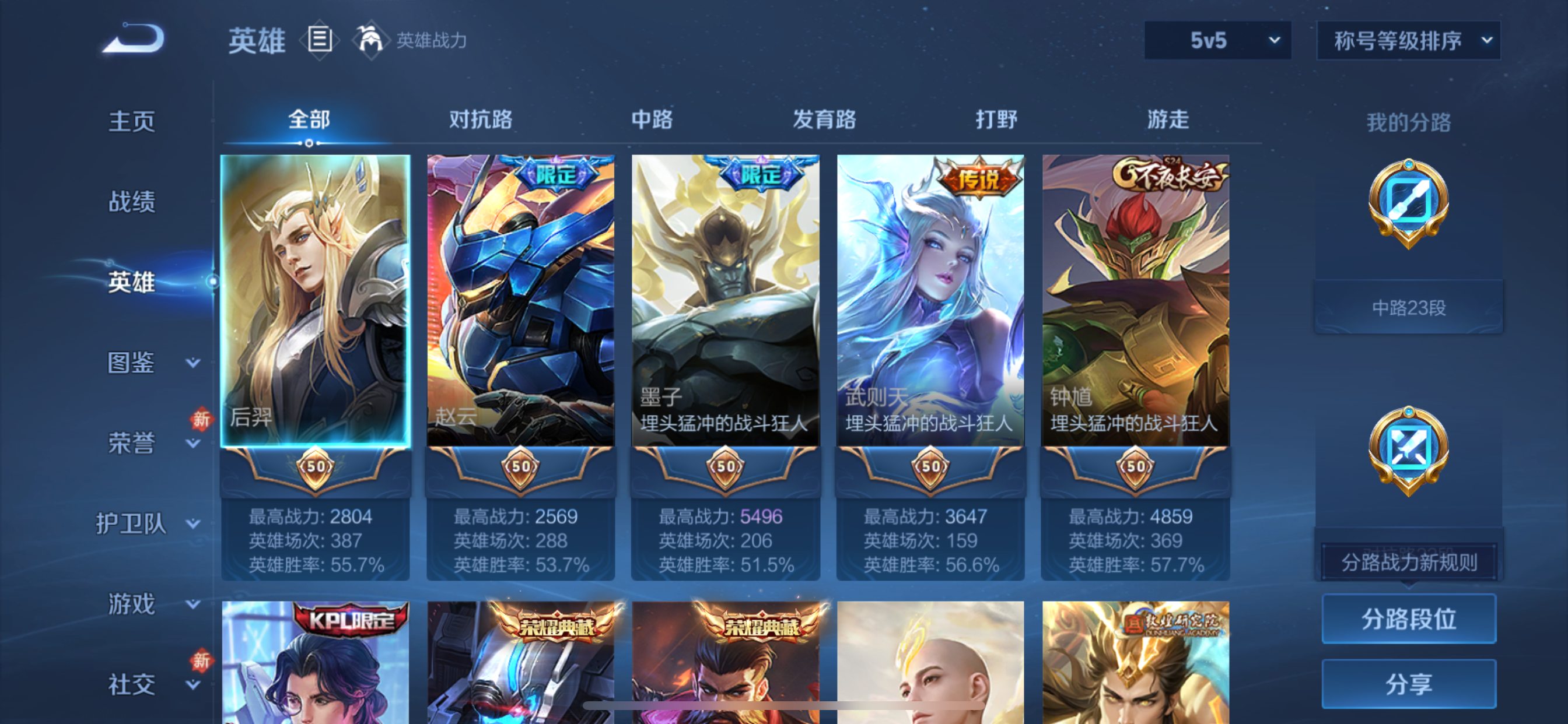Viewport: 1568px width, 724px height.
Task: Switch to the 对抗路 tab
Action: [481, 120]
